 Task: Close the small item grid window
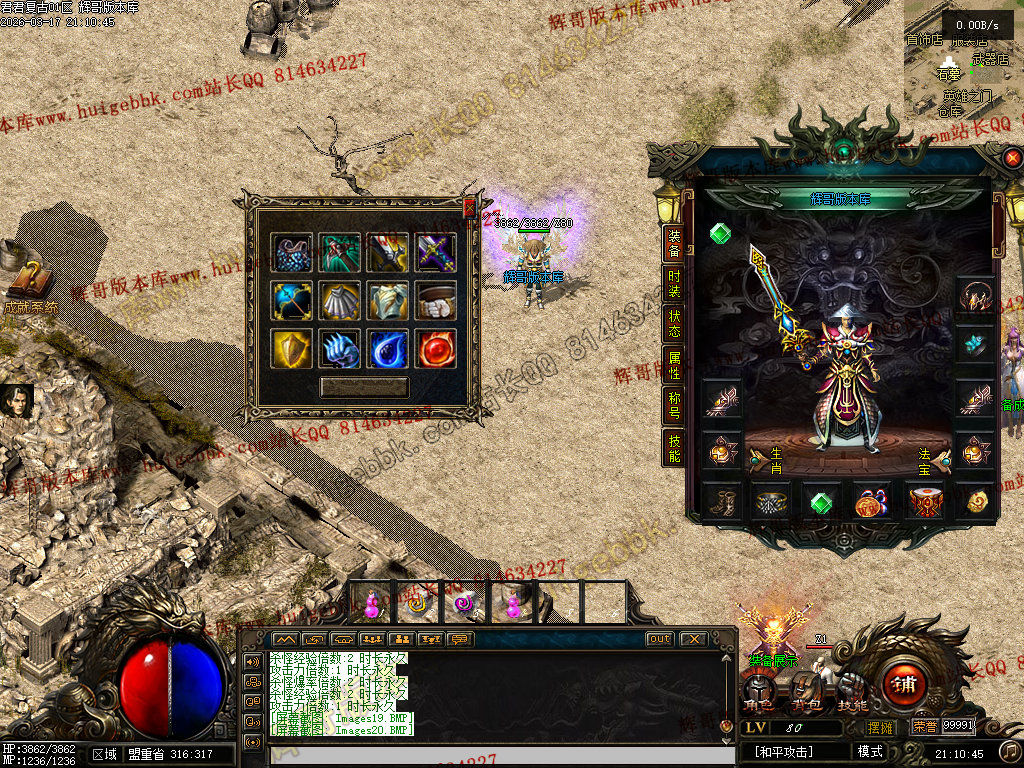click(x=469, y=207)
